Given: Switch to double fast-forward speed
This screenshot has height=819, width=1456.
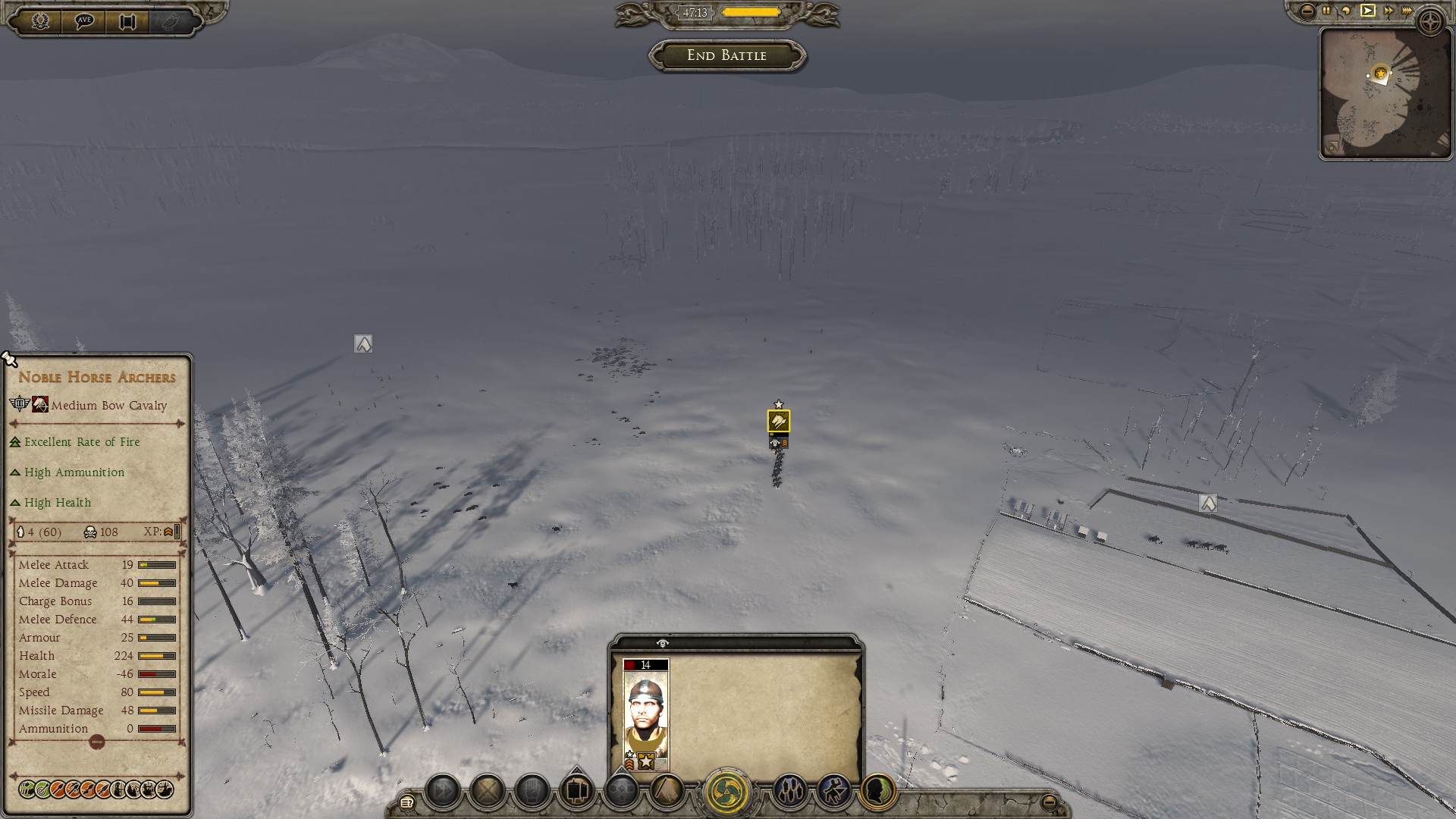Looking at the screenshot, I should (1388, 11).
